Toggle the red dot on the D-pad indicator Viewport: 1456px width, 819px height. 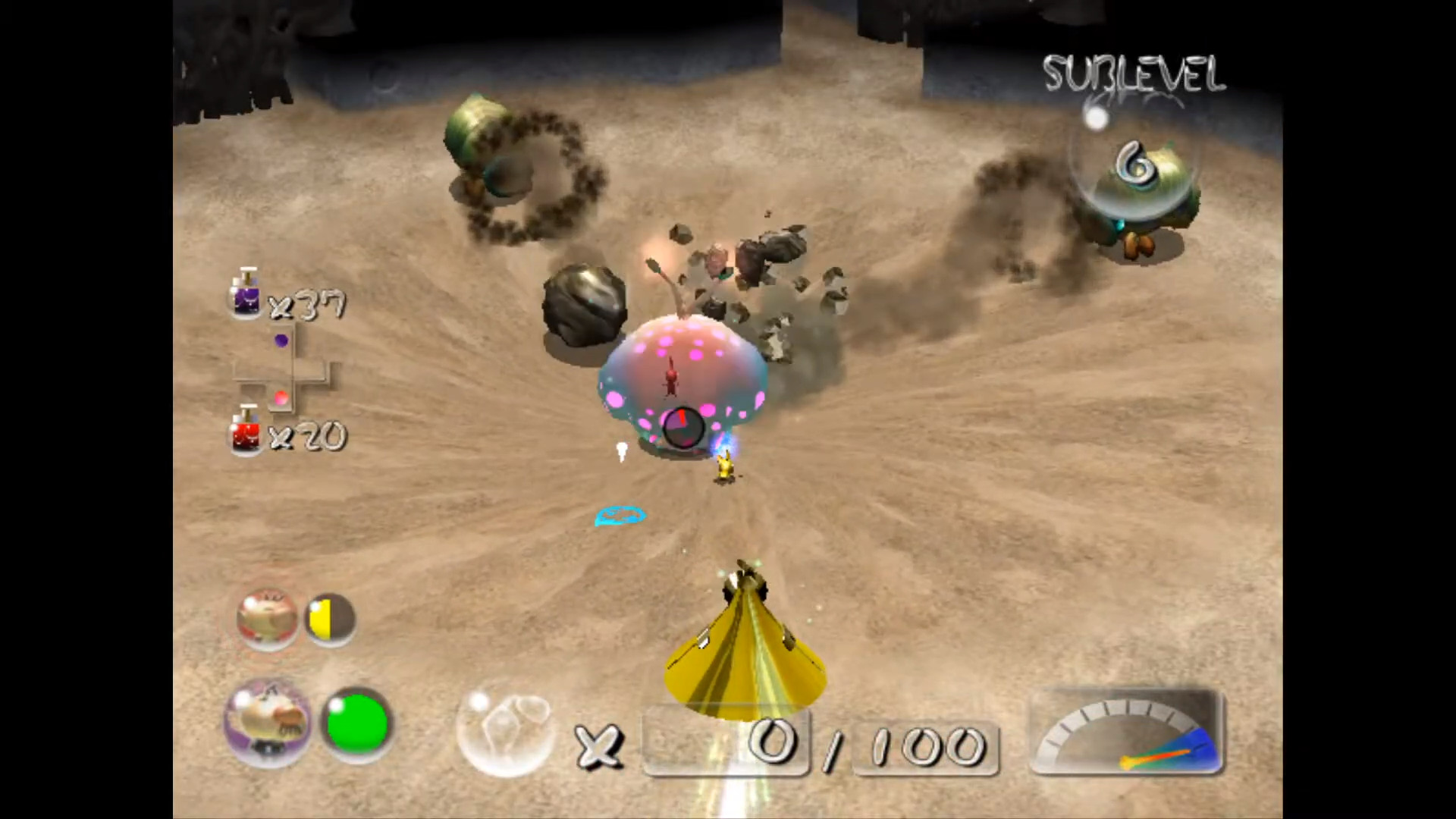281,396
